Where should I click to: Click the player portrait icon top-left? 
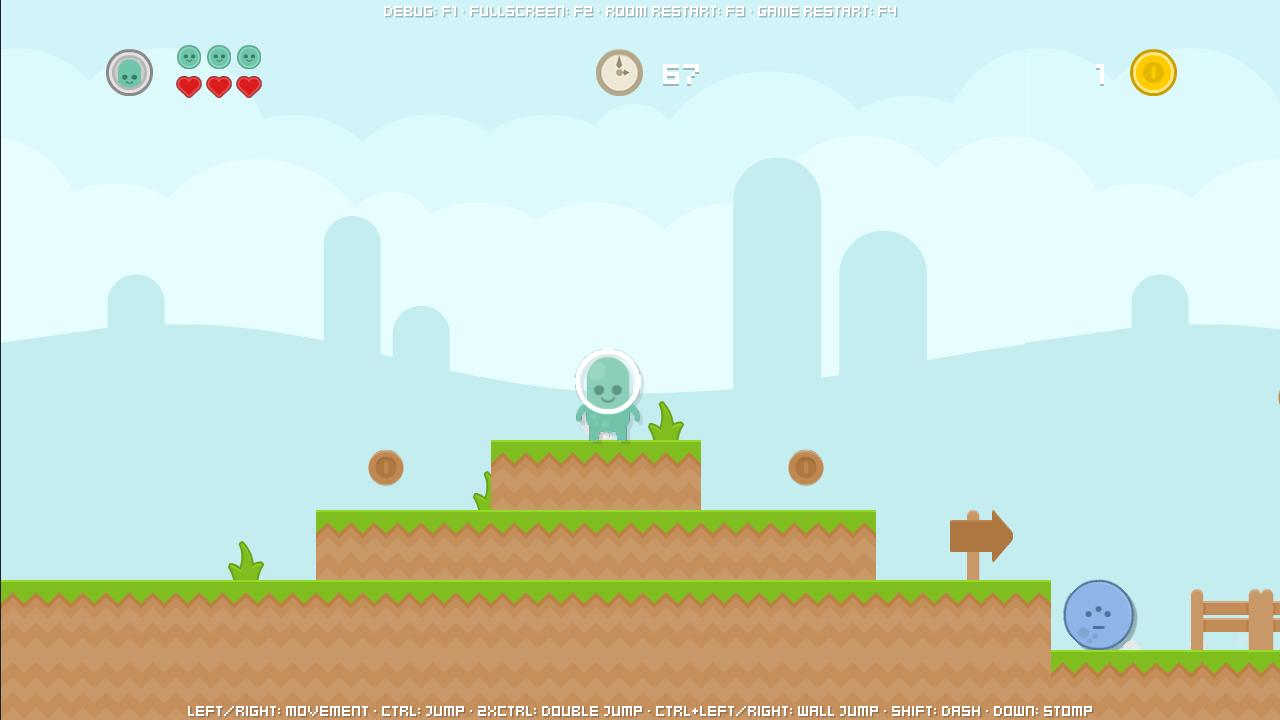[129, 72]
